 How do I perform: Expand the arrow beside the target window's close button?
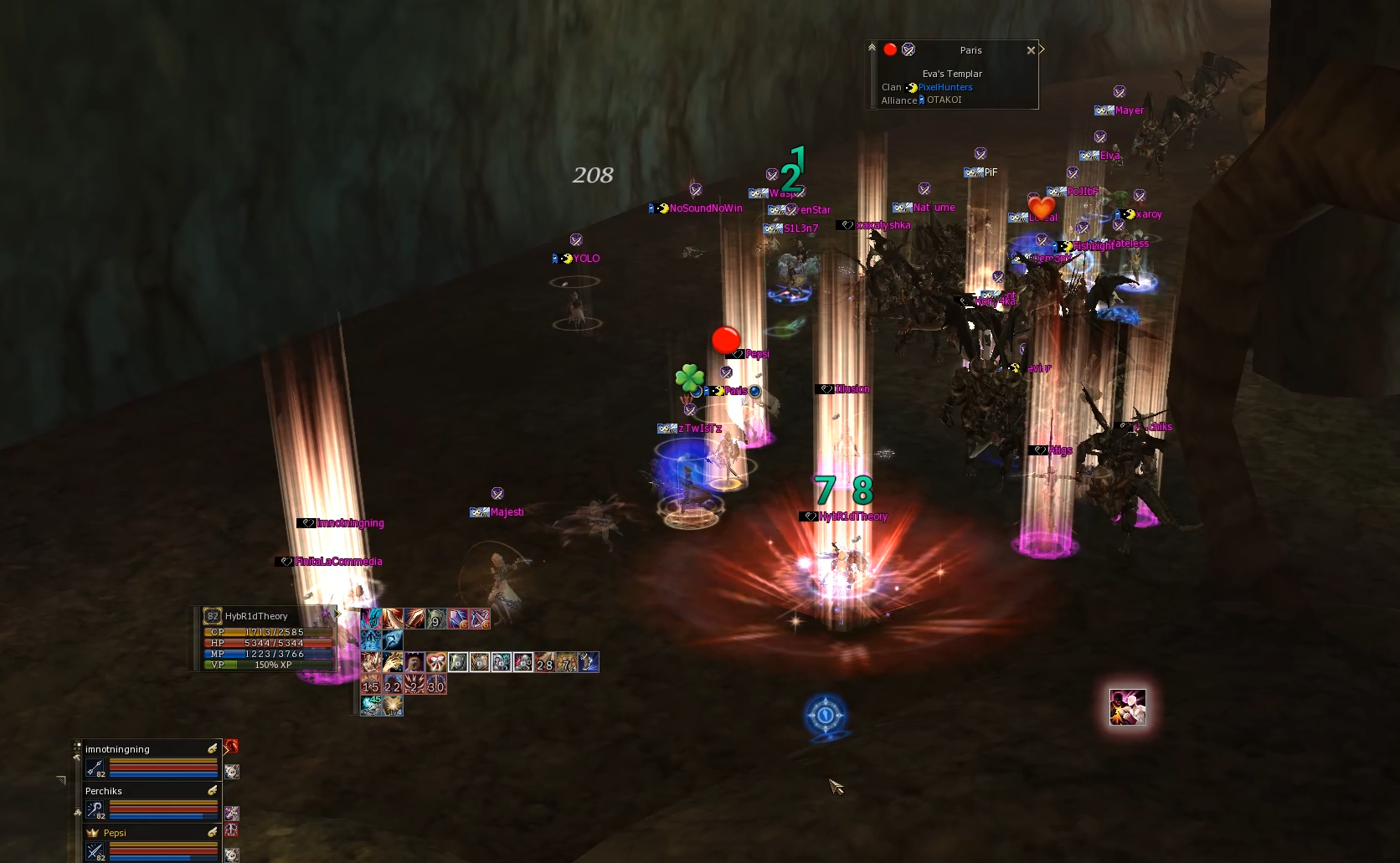pos(1042,49)
